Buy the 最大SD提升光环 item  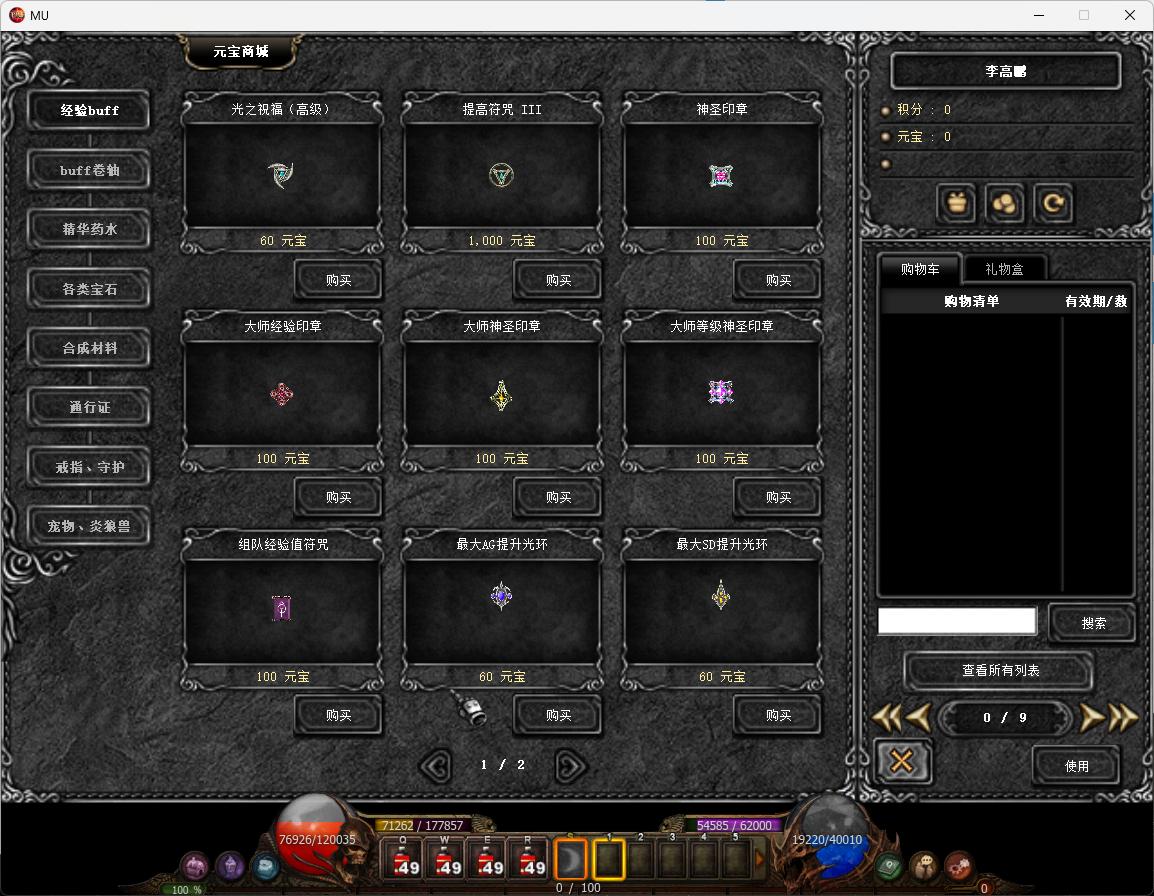tap(778, 716)
